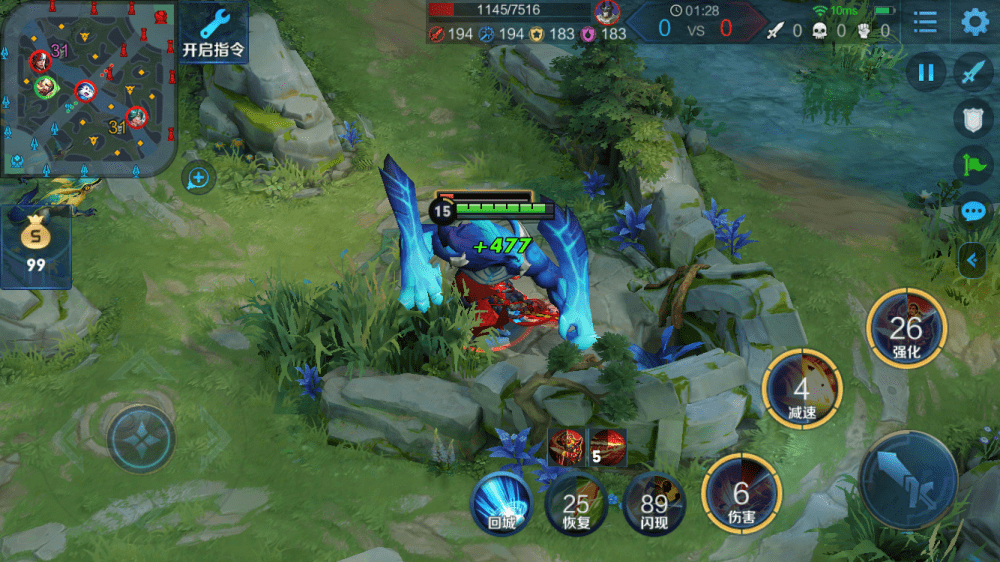Select the green flag rally signal
Image resolution: width=1000 pixels, height=562 pixels.
click(x=974, y=164)
